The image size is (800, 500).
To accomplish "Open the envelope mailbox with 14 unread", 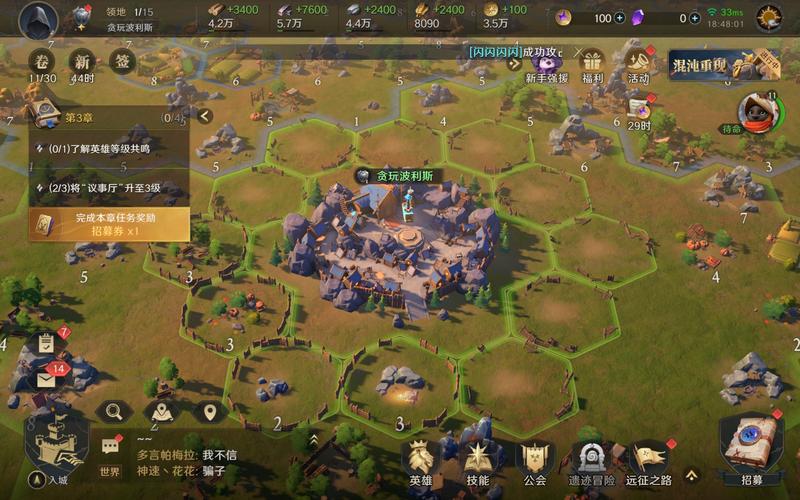I will tap(46, 380).
